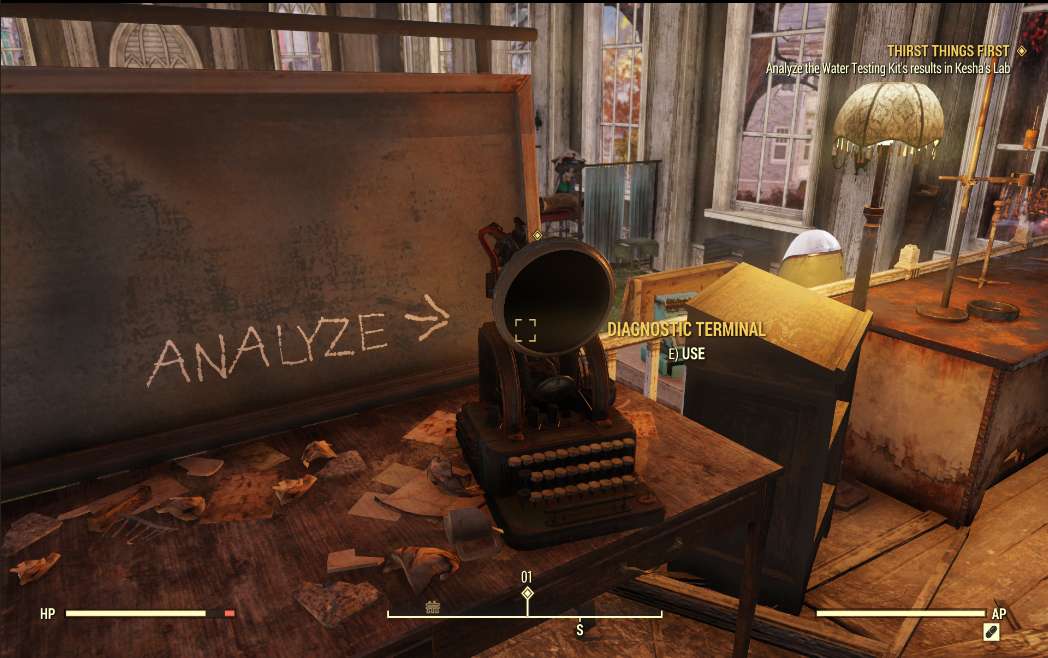The image size is (1048, 658).
Task: Select the Thirst Things First quest tracker
Action: 948,50
